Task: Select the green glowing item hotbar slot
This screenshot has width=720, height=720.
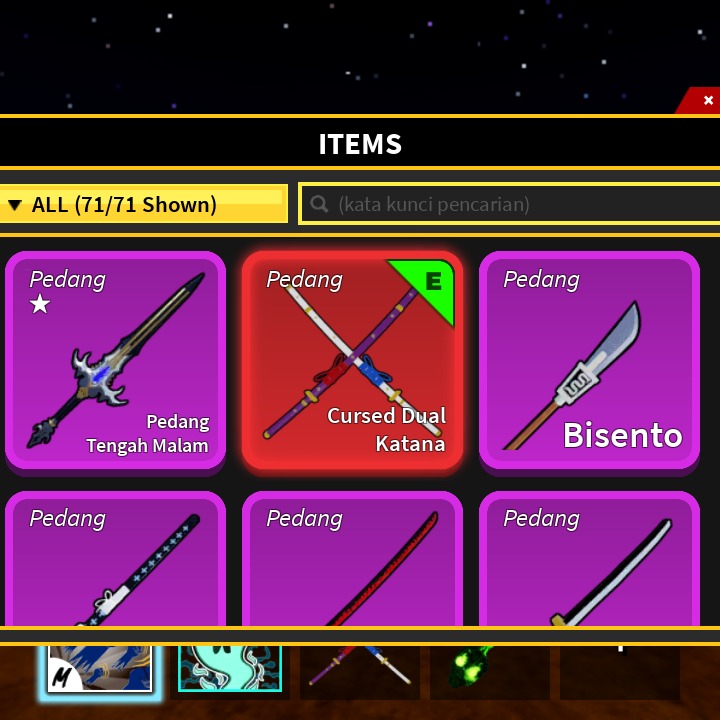Action: (x=489, y=668)
